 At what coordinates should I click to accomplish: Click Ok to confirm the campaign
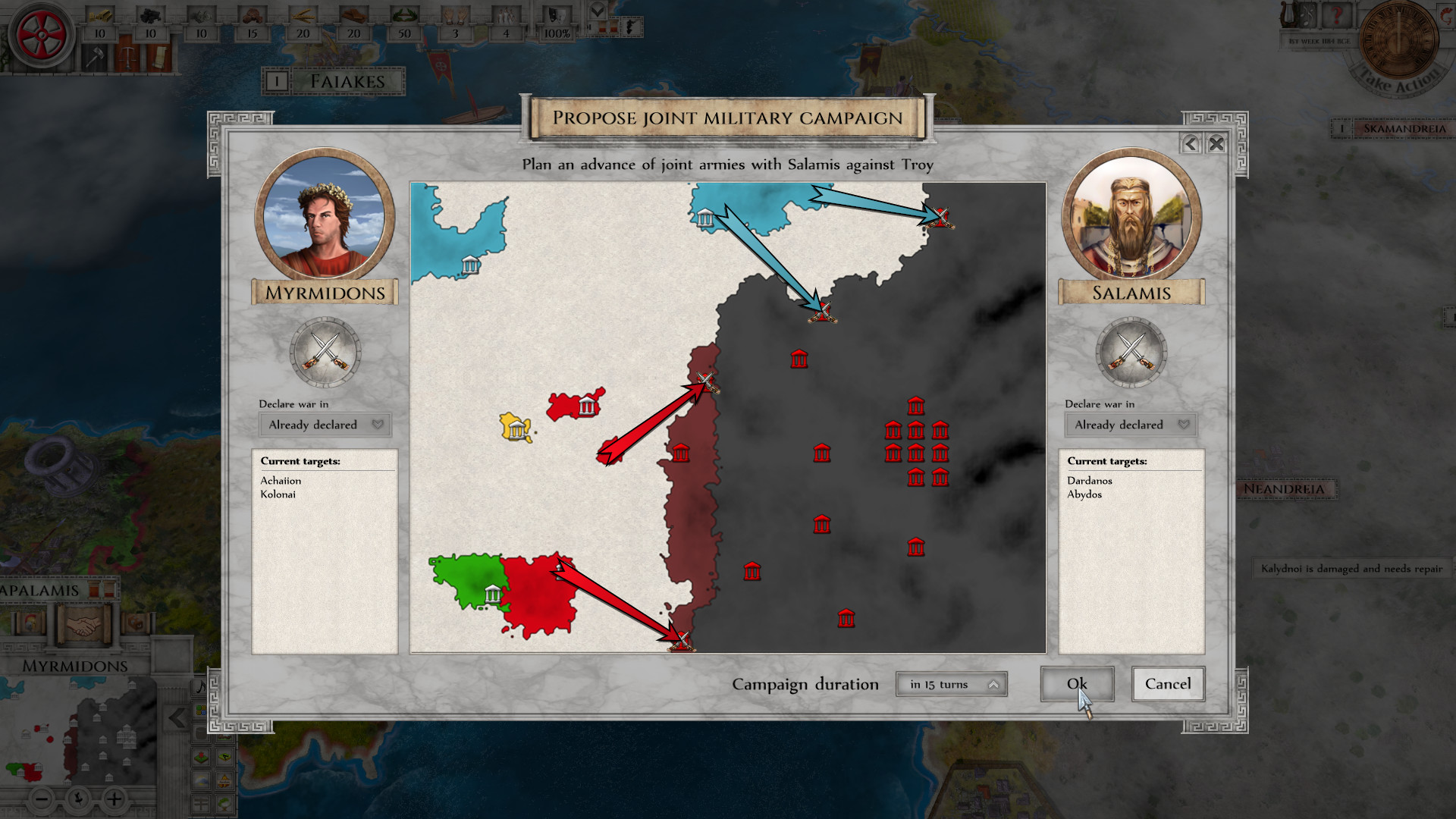1077,683
